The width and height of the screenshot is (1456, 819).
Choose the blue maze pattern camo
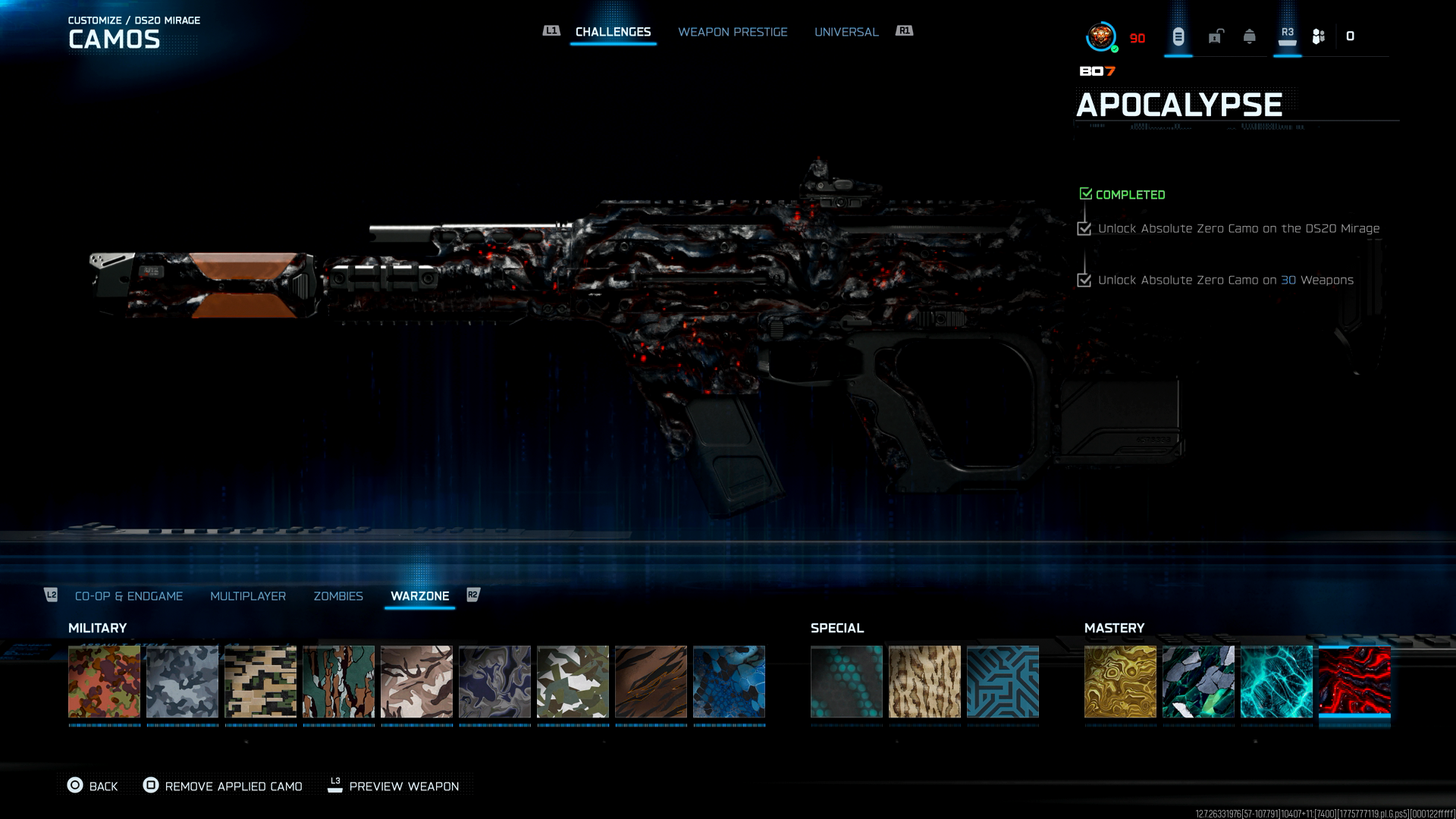[x=1003, y=681]
